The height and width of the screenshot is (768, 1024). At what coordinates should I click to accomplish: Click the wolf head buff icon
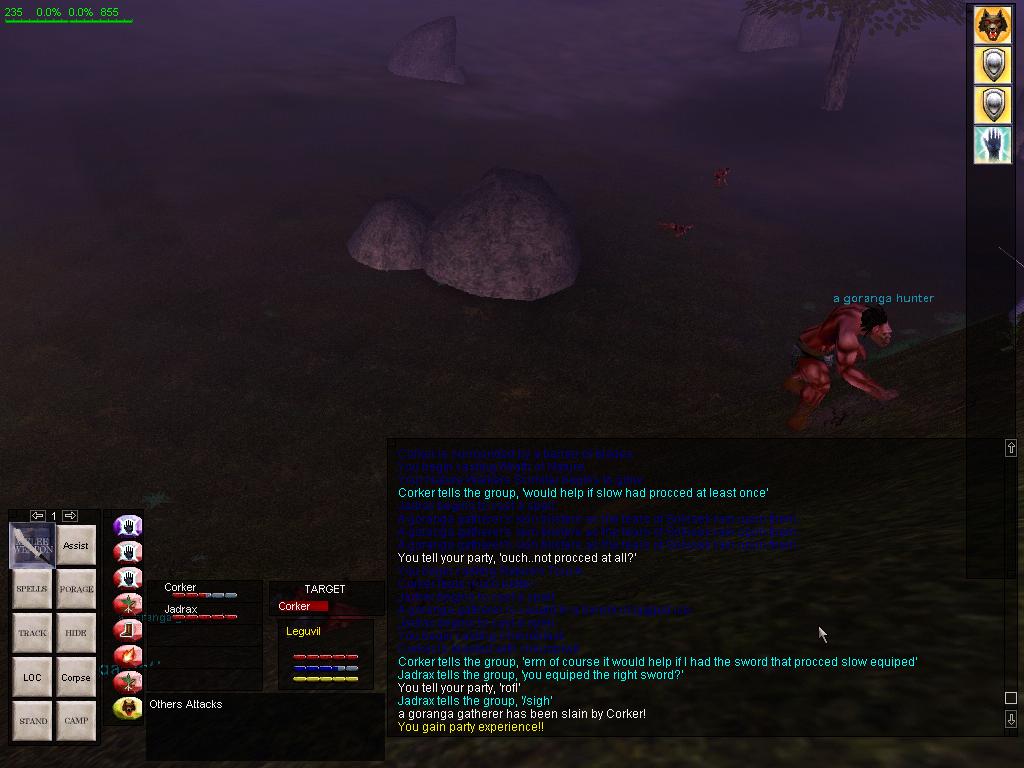point(992,27)
